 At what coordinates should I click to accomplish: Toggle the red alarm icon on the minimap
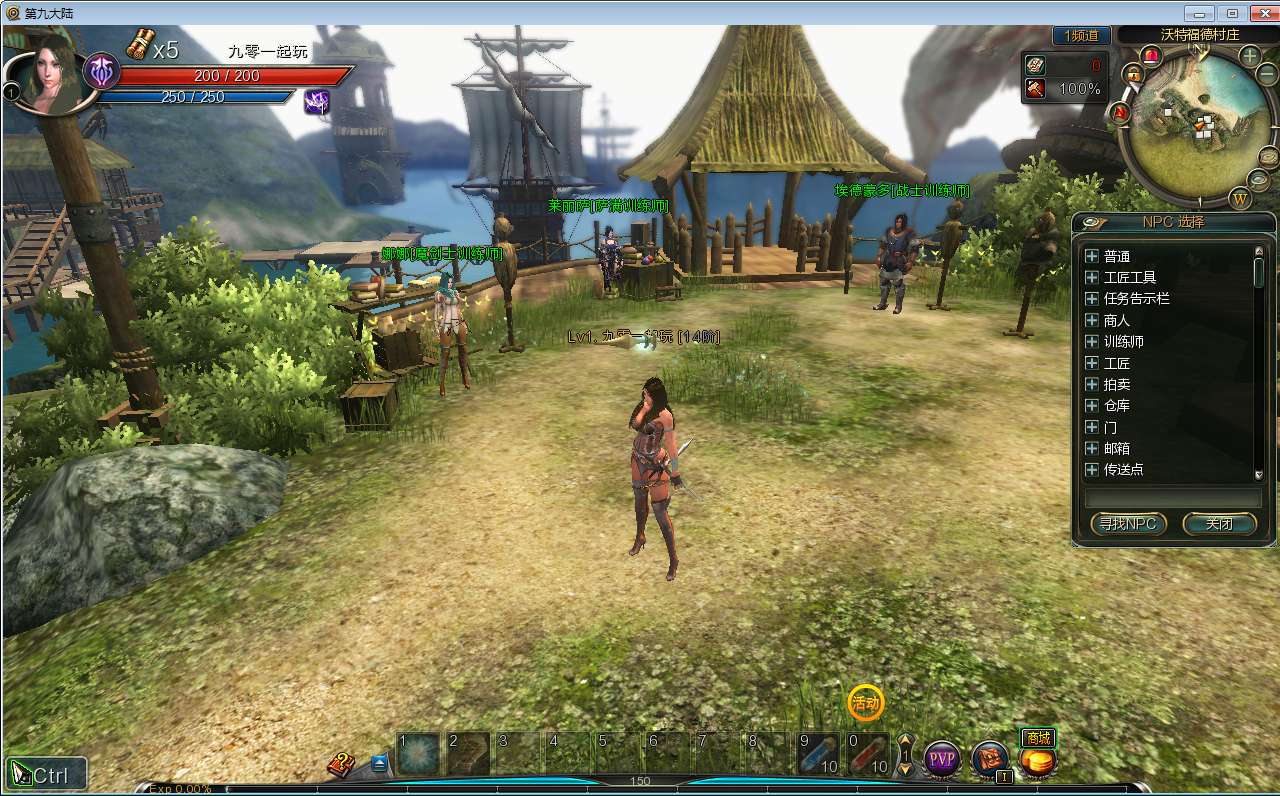coord(1151,58)
